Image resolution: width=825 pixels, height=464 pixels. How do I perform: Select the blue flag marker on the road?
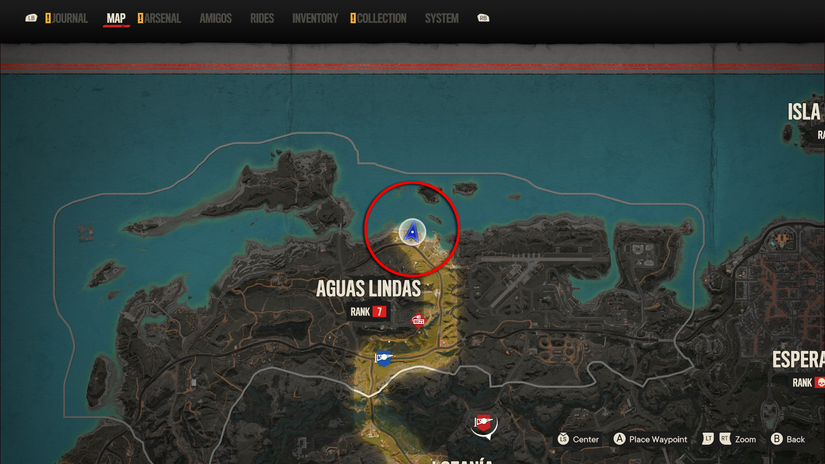coord(383,358)
